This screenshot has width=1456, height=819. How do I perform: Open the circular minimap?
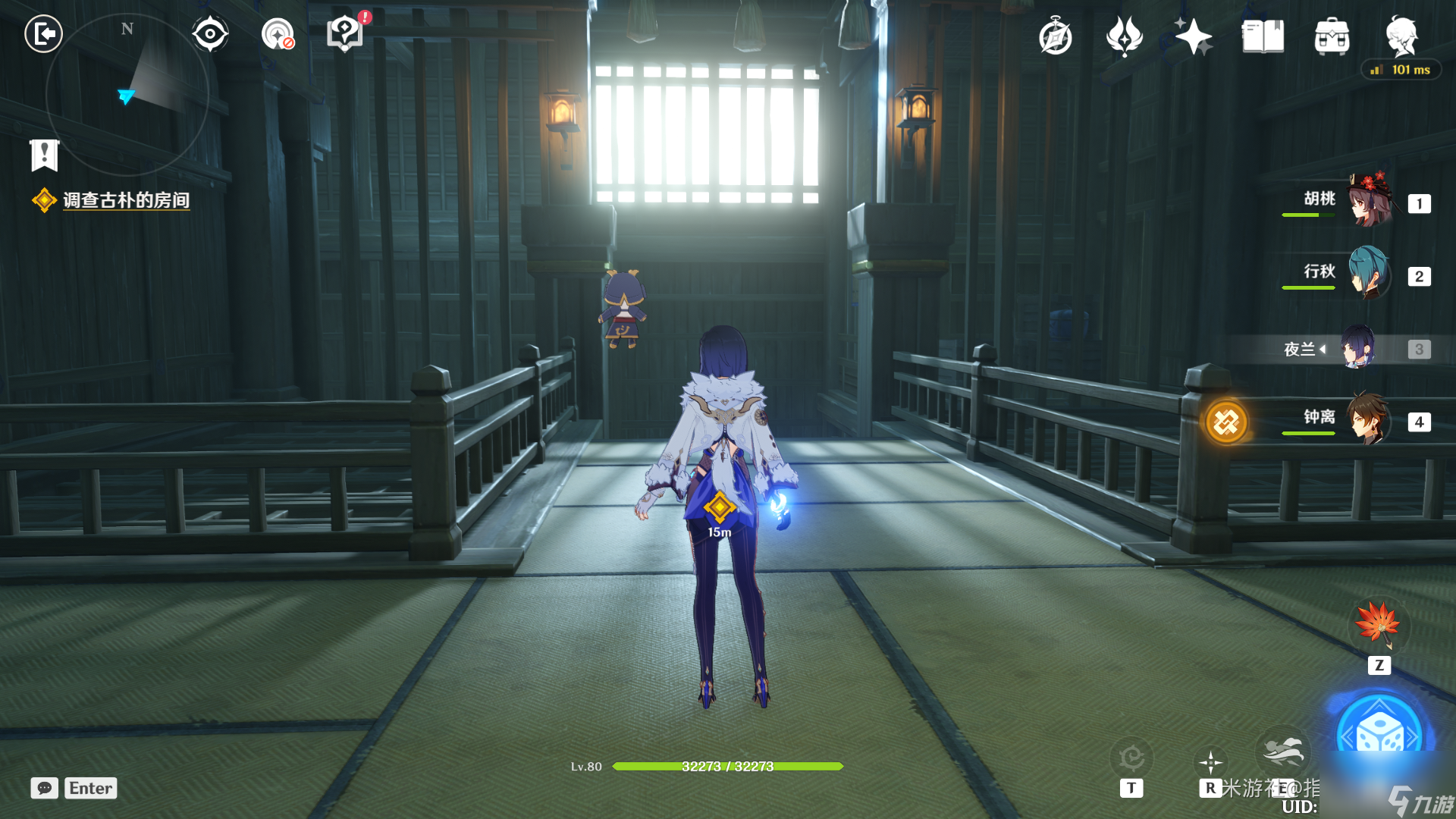(x=127, y=95)
